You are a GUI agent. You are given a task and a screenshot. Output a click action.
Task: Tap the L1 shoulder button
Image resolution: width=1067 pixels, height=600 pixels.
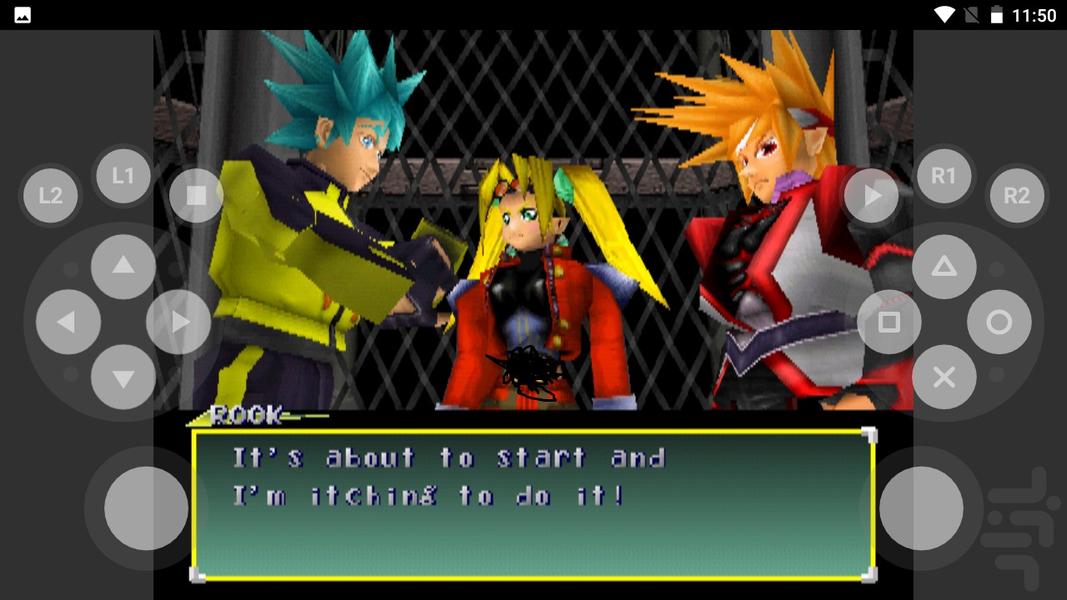click(x=122, y=176)
